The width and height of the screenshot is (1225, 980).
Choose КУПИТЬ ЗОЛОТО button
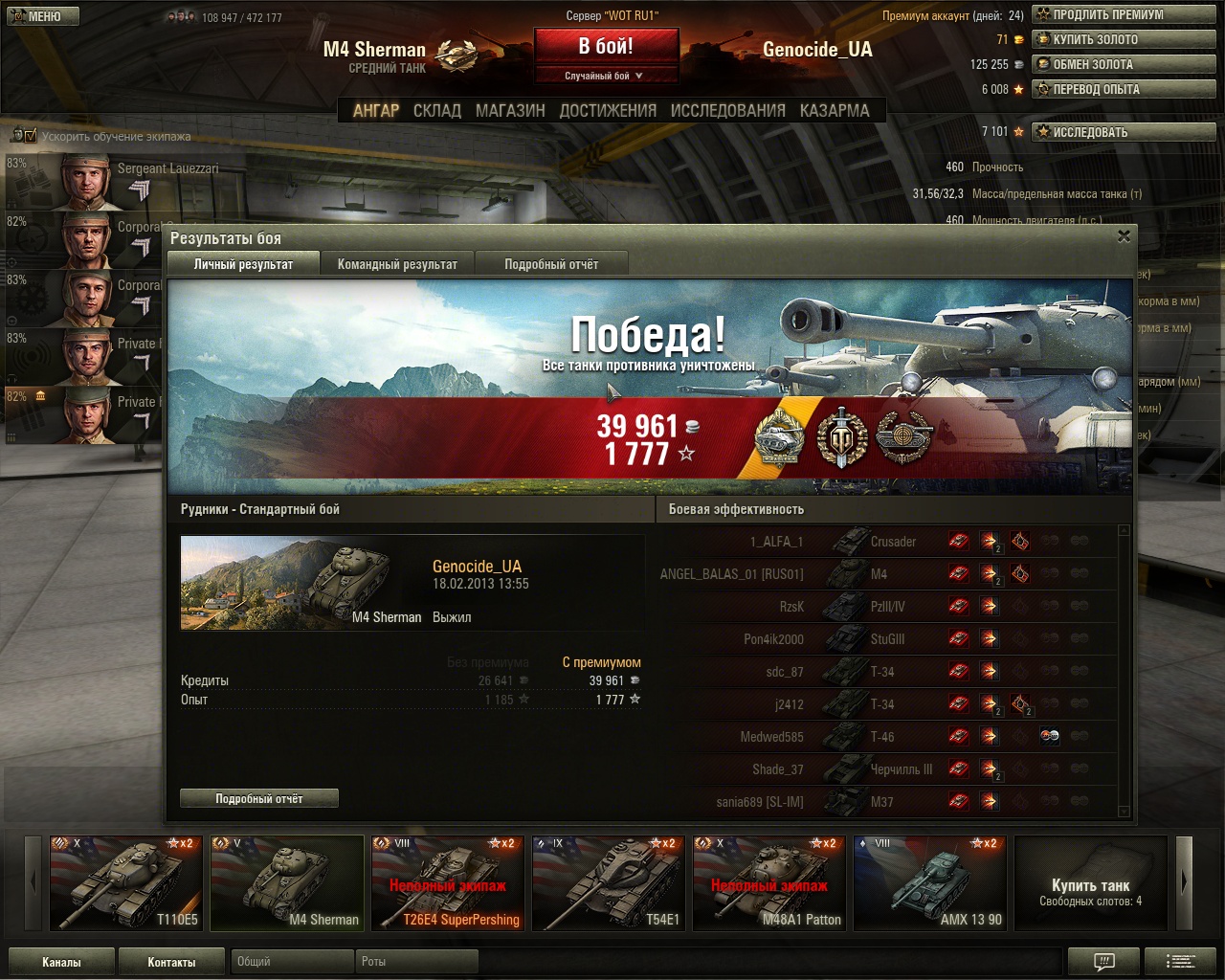pyautogui.click(x=1124, y=39)
